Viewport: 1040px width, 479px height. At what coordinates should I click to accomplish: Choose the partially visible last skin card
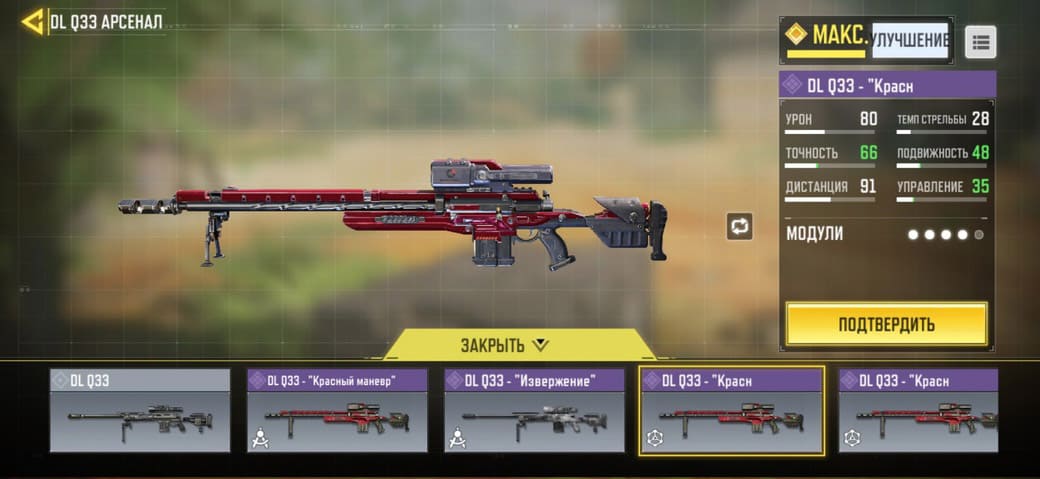[918, 411]
